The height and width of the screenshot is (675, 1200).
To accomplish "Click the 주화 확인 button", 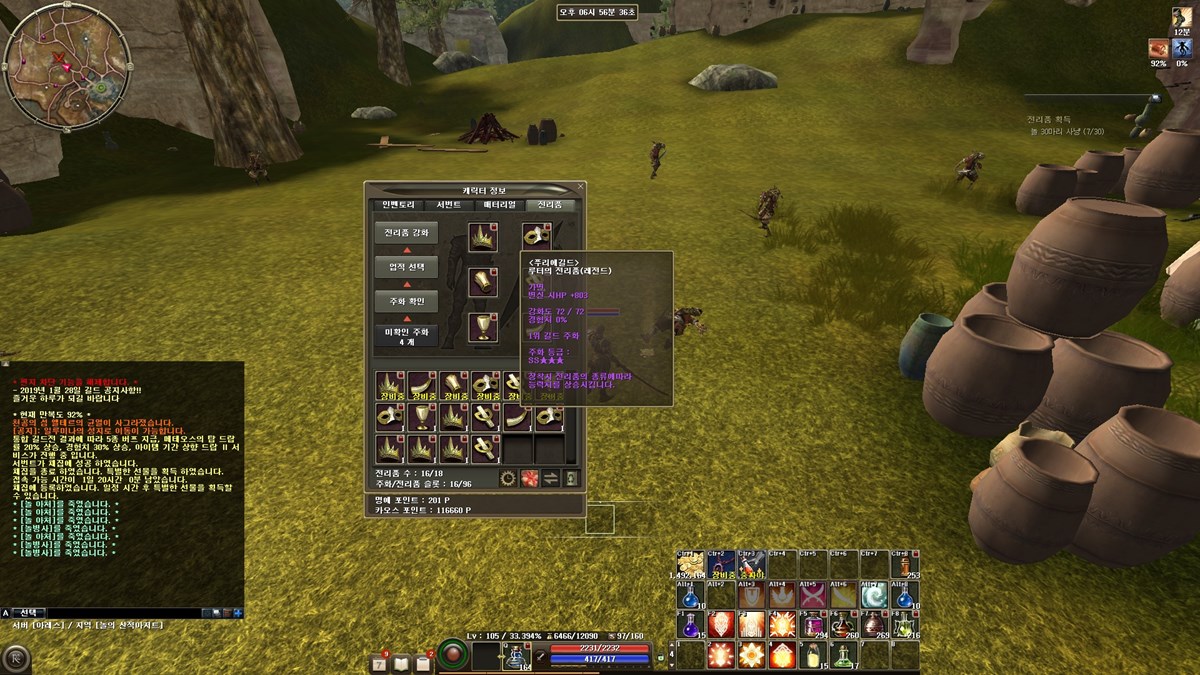I will (x=406, y=299).
